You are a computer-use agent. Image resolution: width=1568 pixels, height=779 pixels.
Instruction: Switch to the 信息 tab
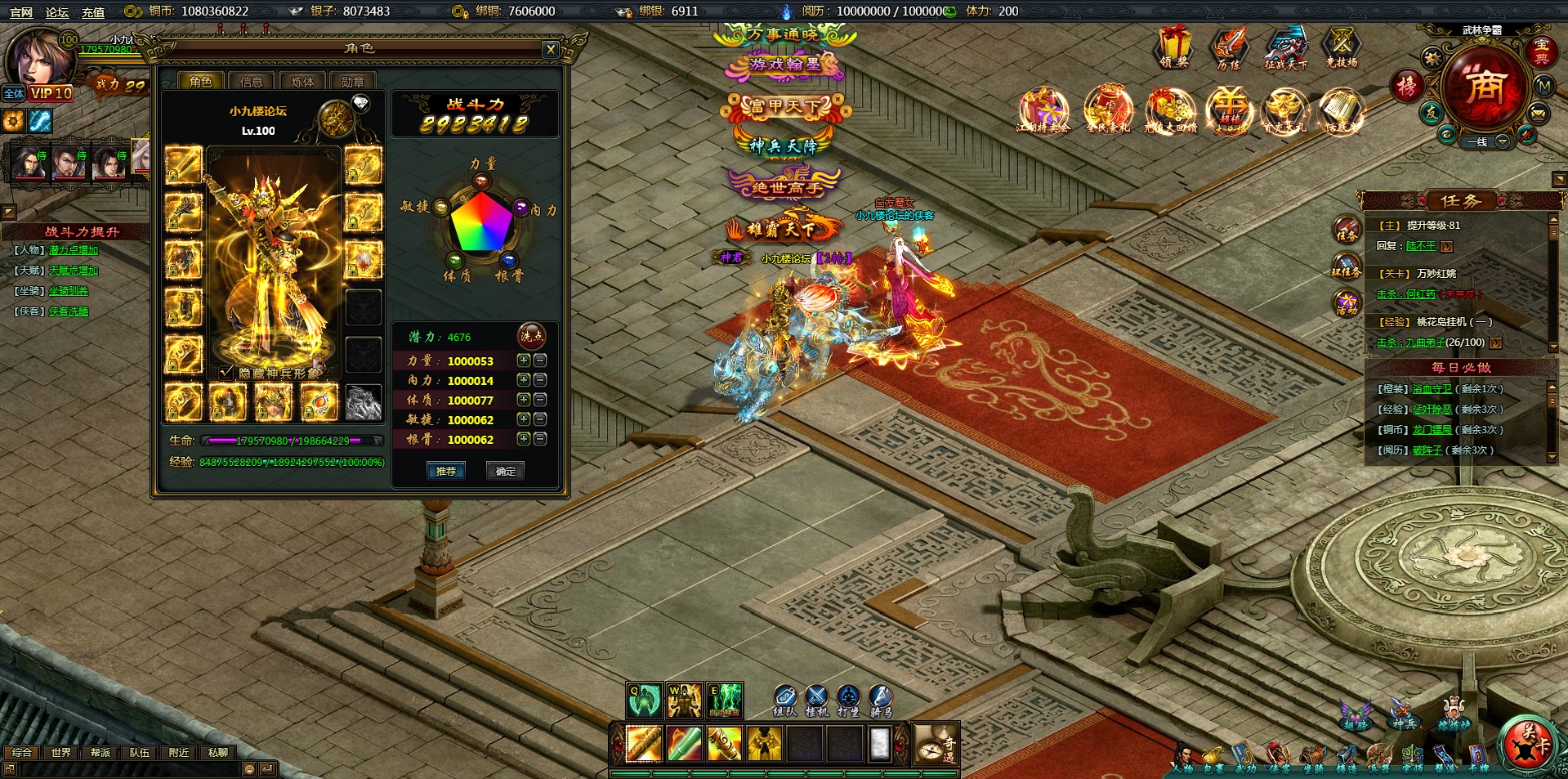point(251,82)
